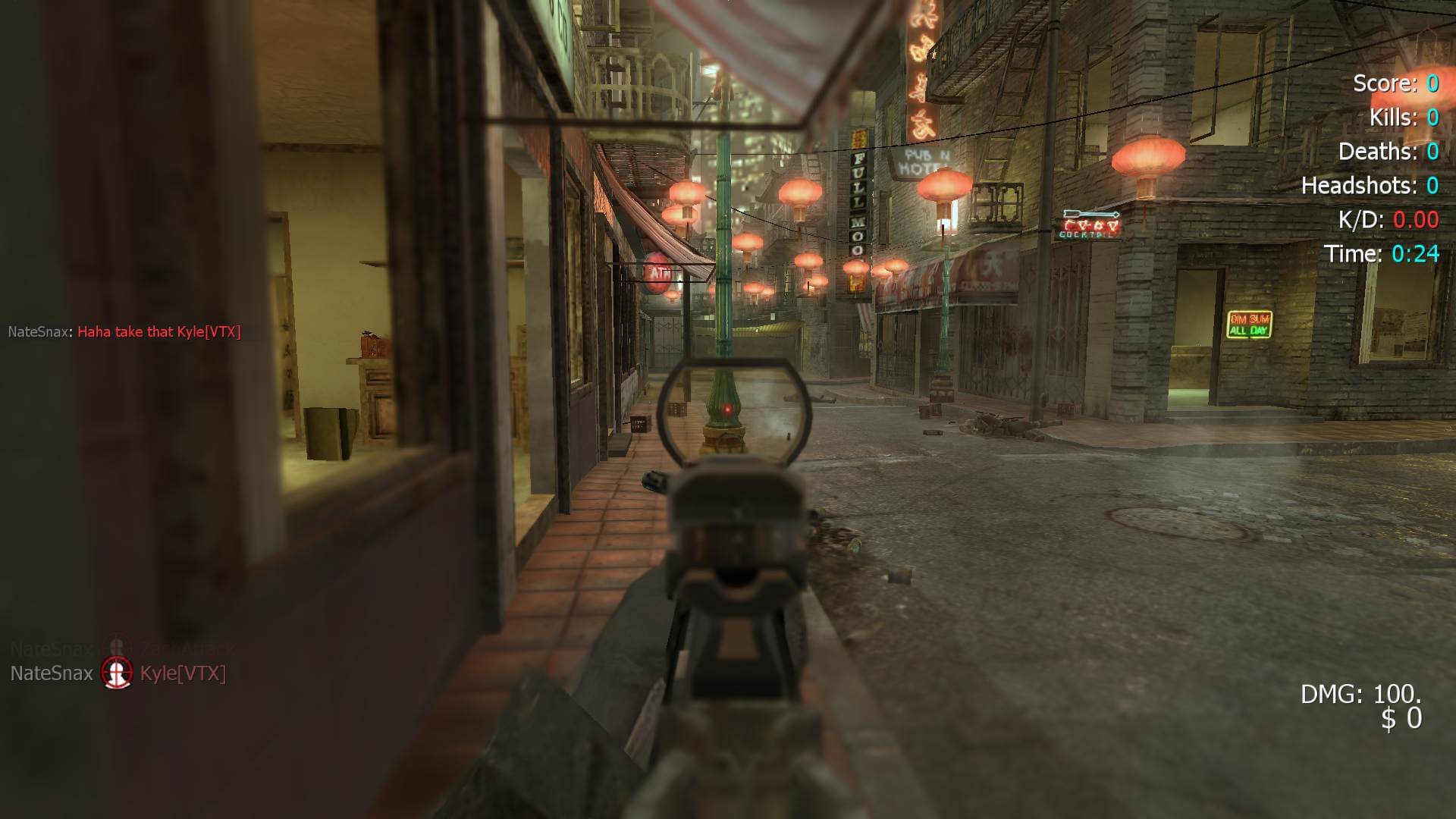
Task: Click the headshot icon in the killfeed
Action: point(117,673)
